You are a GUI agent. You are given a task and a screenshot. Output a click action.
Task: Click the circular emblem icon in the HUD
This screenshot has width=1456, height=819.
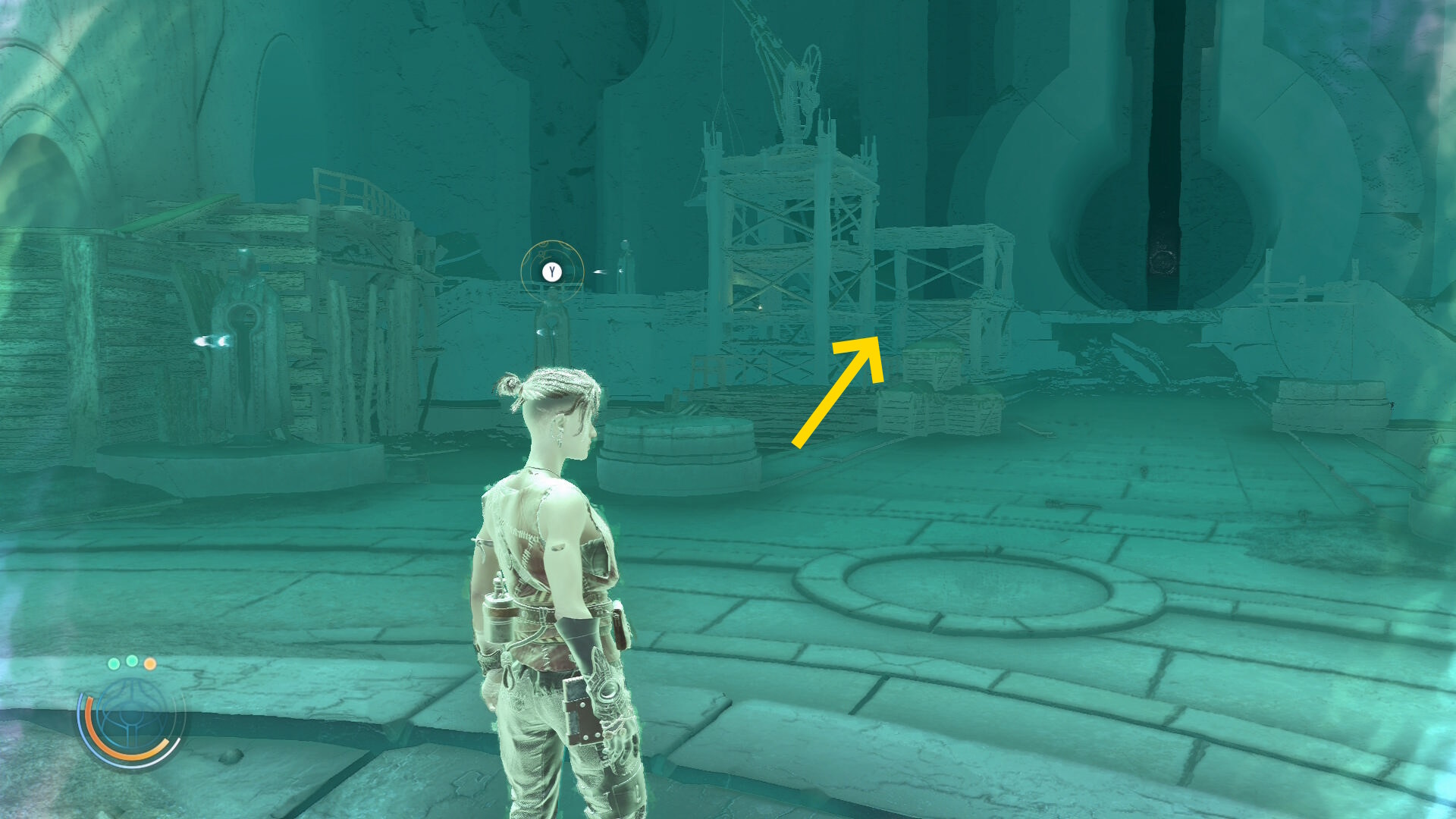click(132, 717)
